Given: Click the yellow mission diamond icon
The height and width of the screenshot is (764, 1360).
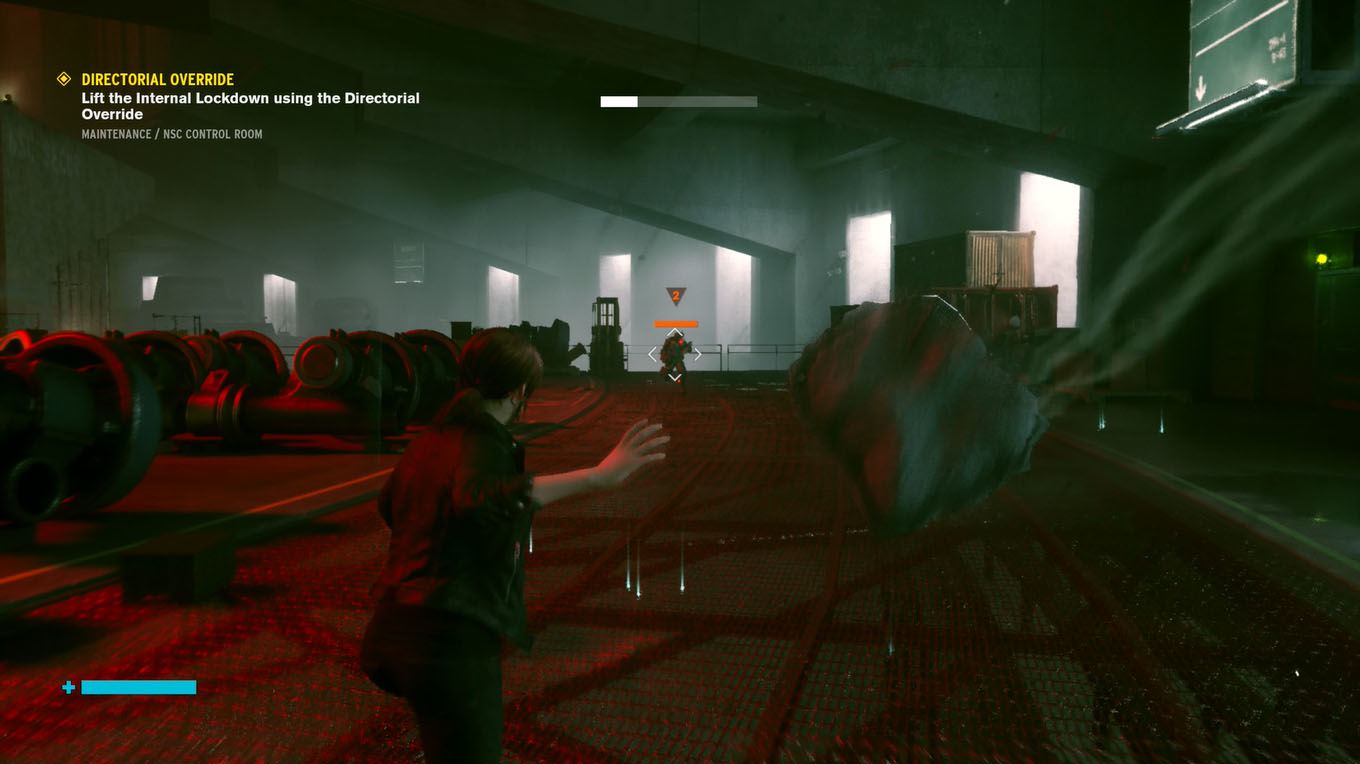Looking at the screenshot, I should (63, 79).
